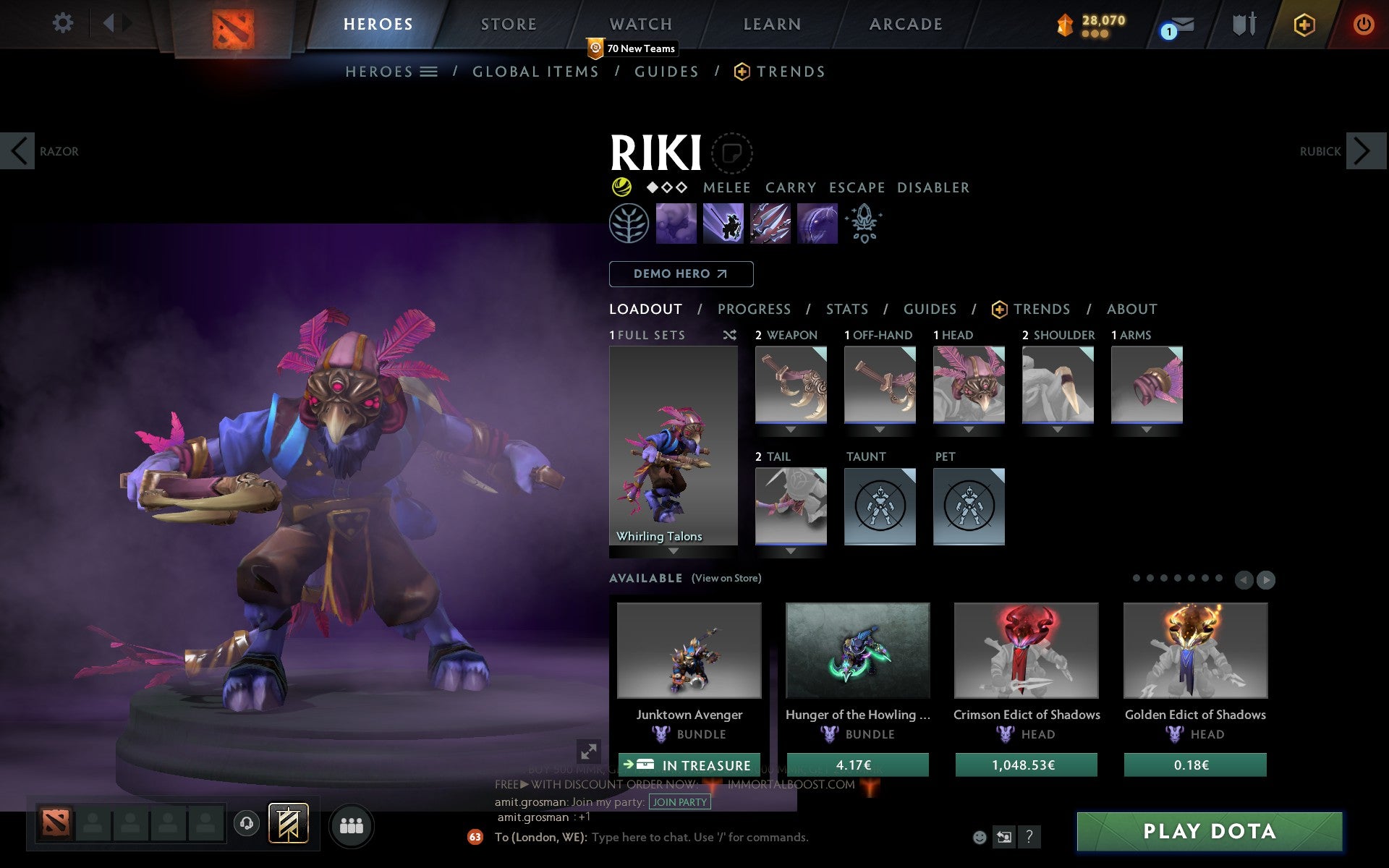
Task: Expand the Heroes breadcrumb hamburger menu
Action: 428,71
